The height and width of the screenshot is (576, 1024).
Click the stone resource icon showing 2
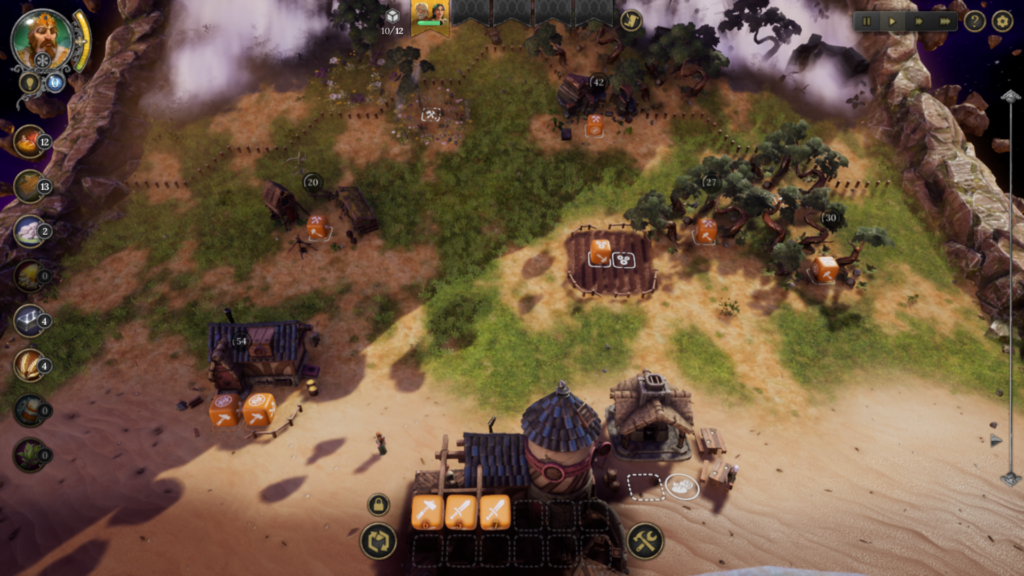[28, 231]
